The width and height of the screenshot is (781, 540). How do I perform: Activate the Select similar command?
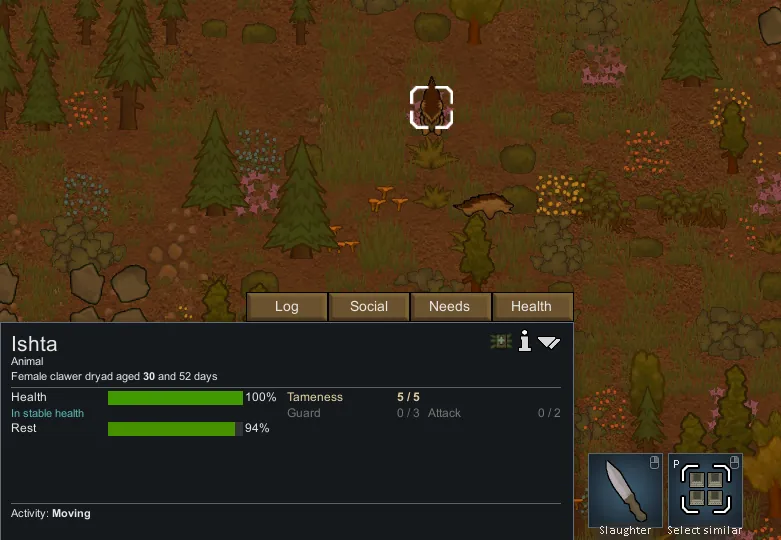coord(706,490)
